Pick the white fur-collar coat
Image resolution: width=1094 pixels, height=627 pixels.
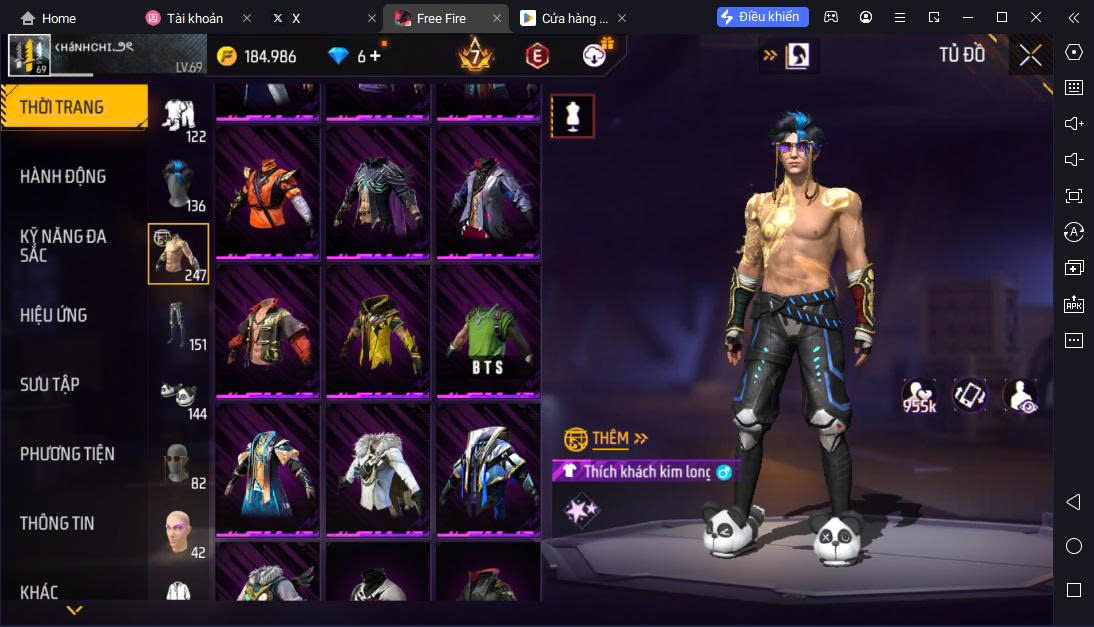(378, 470)
